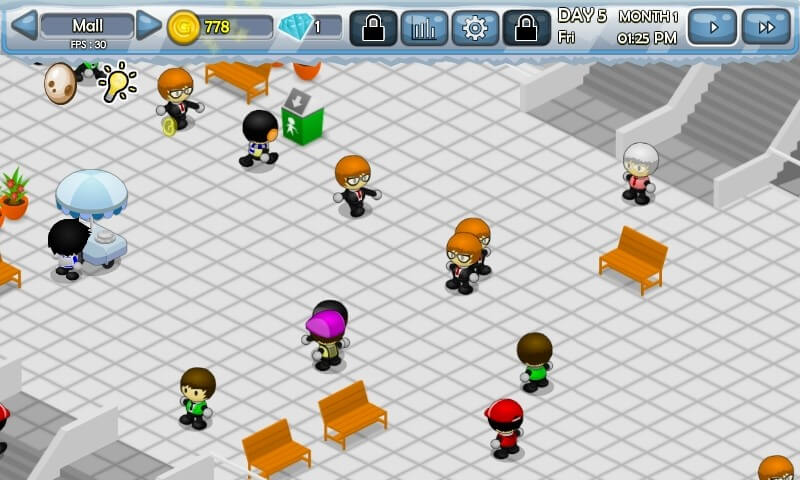Image resolution: width=800 pixels, height=480 pixels.
Task: Go to the previous area with the left arrow
Action: [24, 26]
